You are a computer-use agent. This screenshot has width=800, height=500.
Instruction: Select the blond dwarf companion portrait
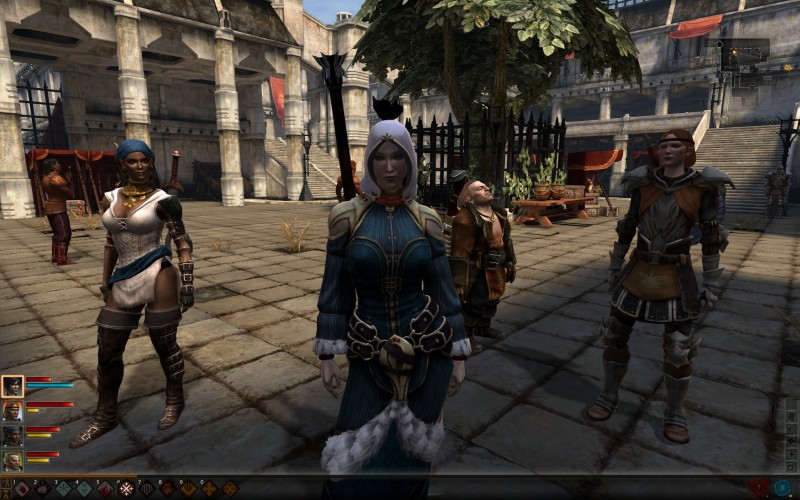(x=12, y=461)
